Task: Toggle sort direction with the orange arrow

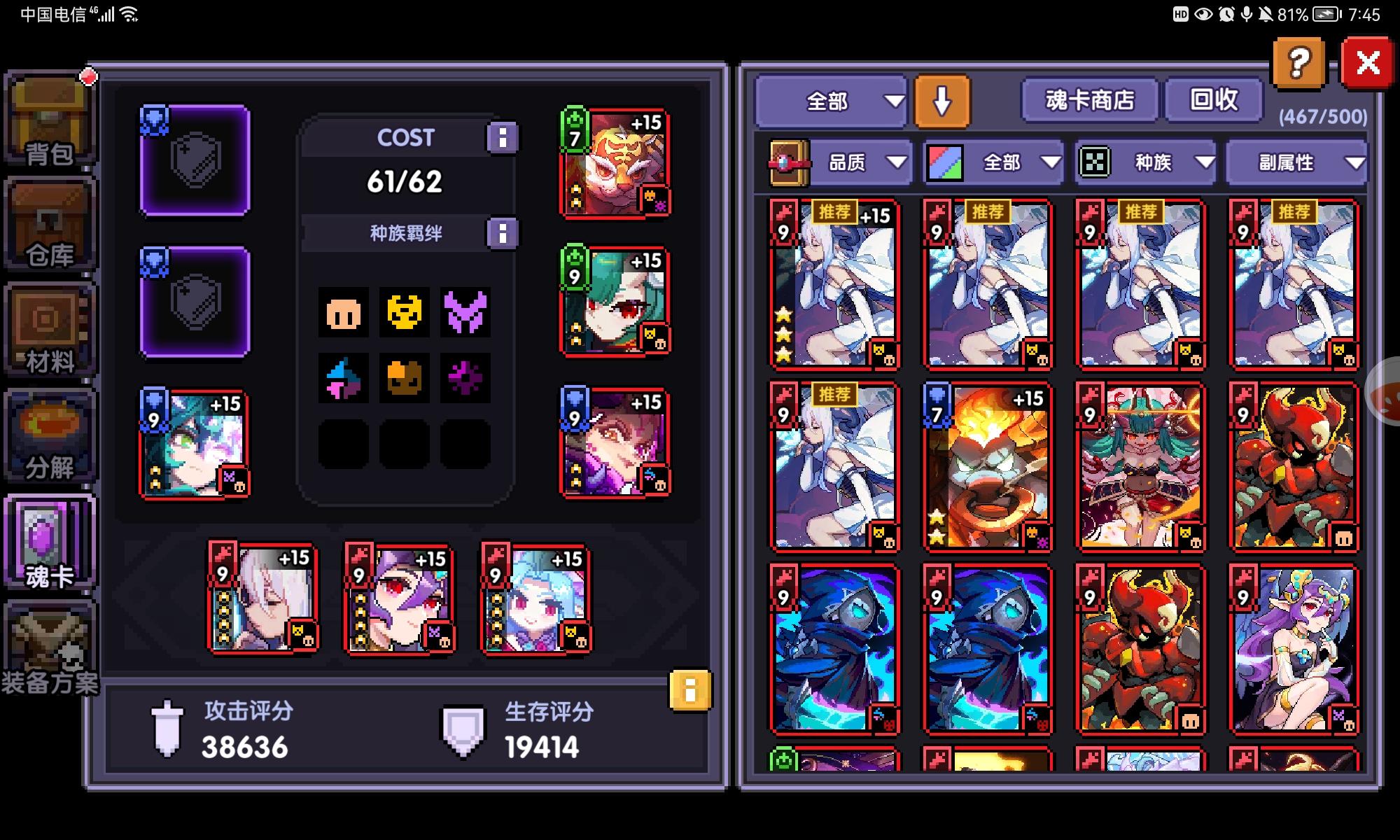Action: click(941, 102)
